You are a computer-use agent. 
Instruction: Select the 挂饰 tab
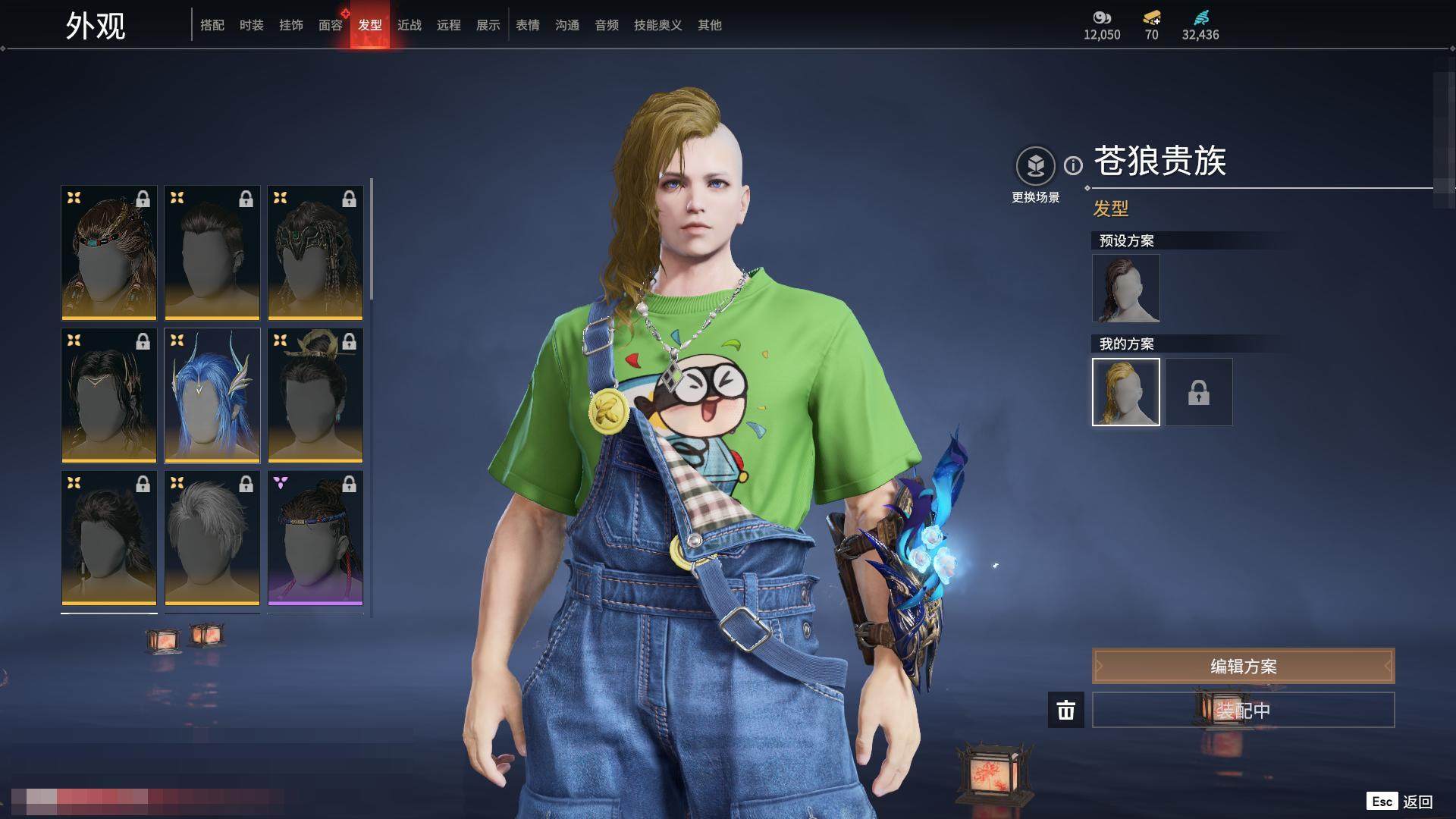pyautogui.click(x=291, y=25)
